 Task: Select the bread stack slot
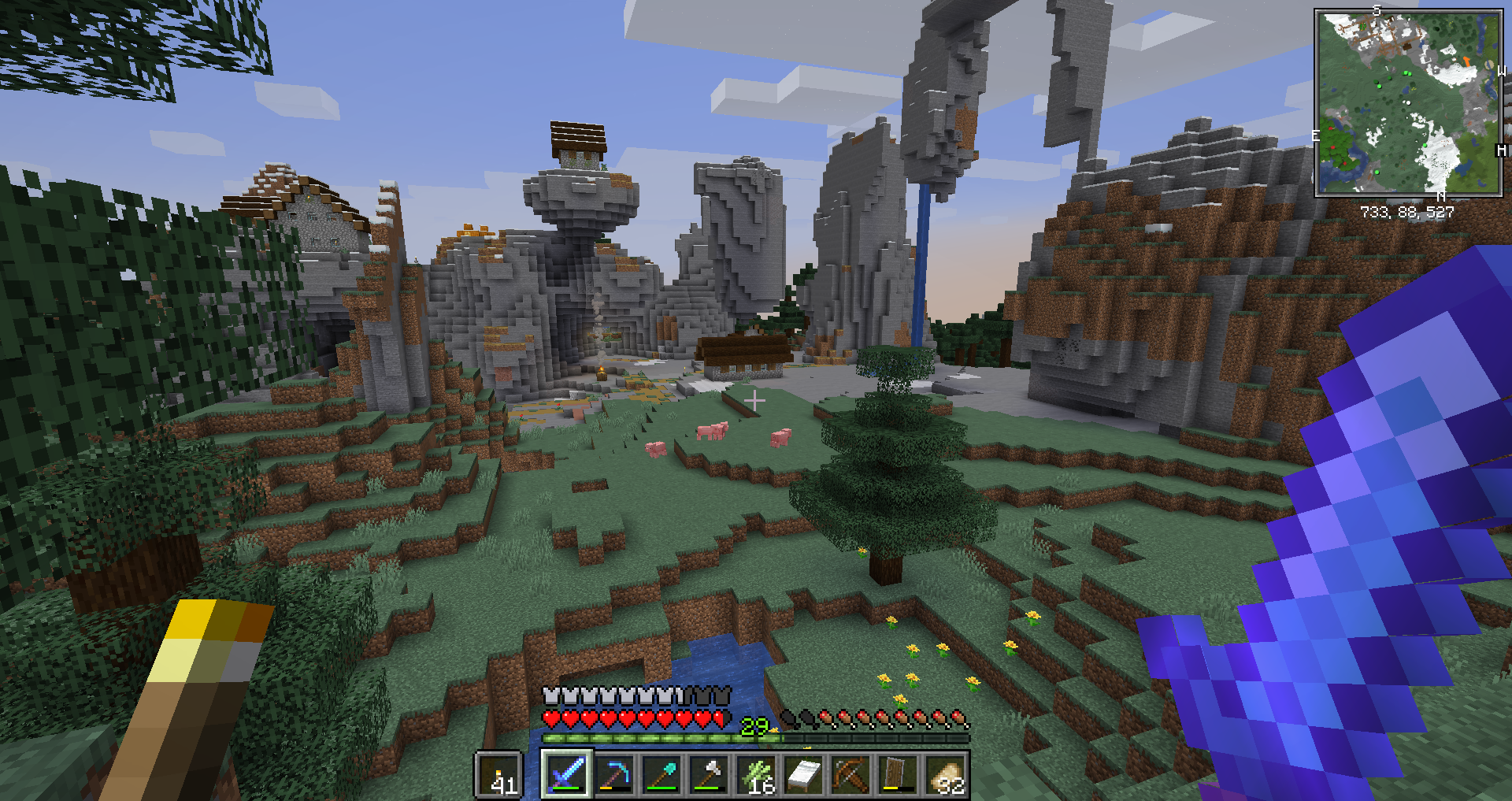(945, 774)
